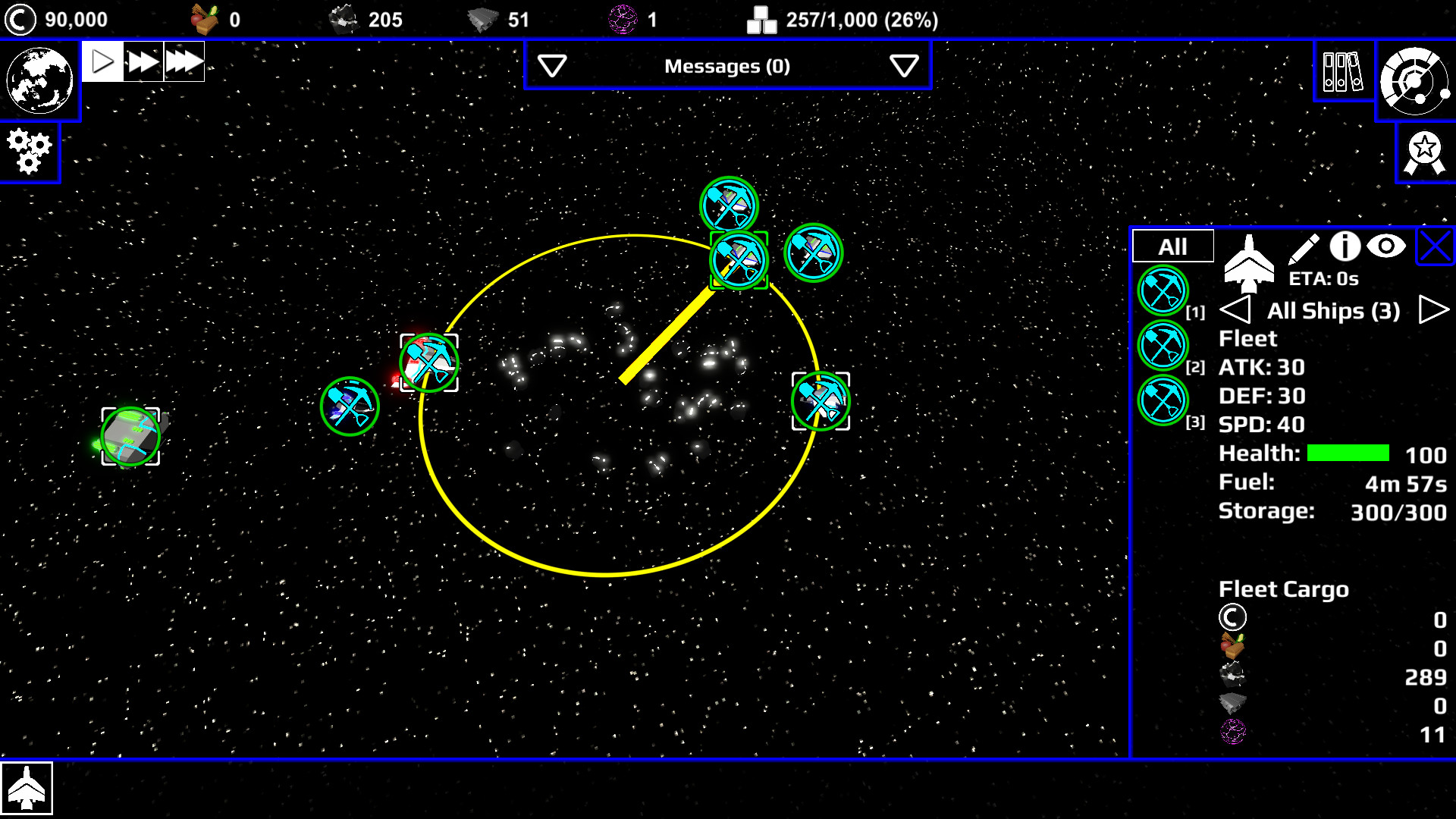
Task: Click the green Health bar
Action: click(x=1348, y=453)
